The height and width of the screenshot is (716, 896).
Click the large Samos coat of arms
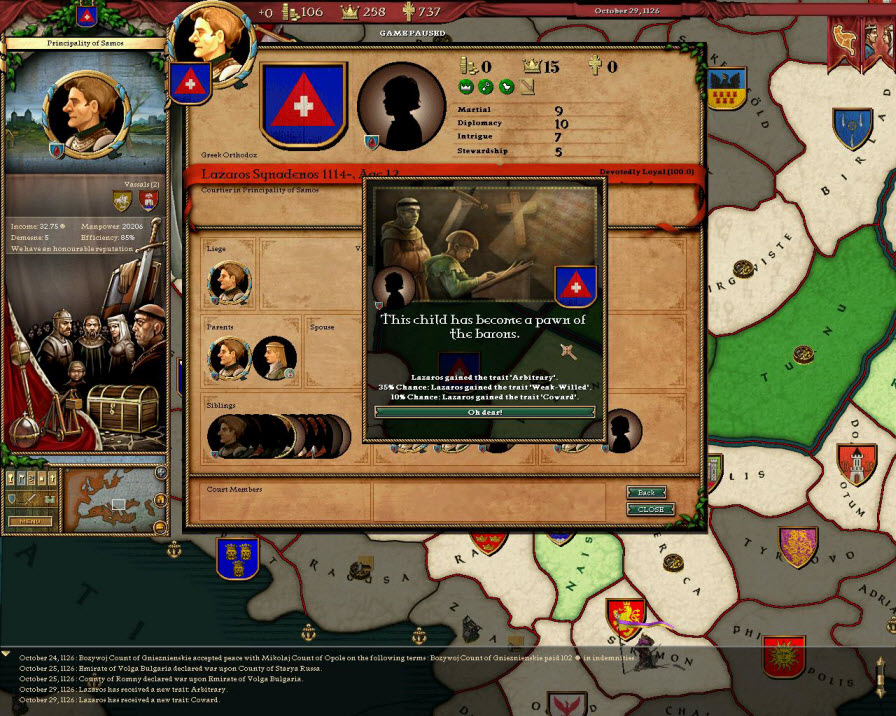point(302,105)
